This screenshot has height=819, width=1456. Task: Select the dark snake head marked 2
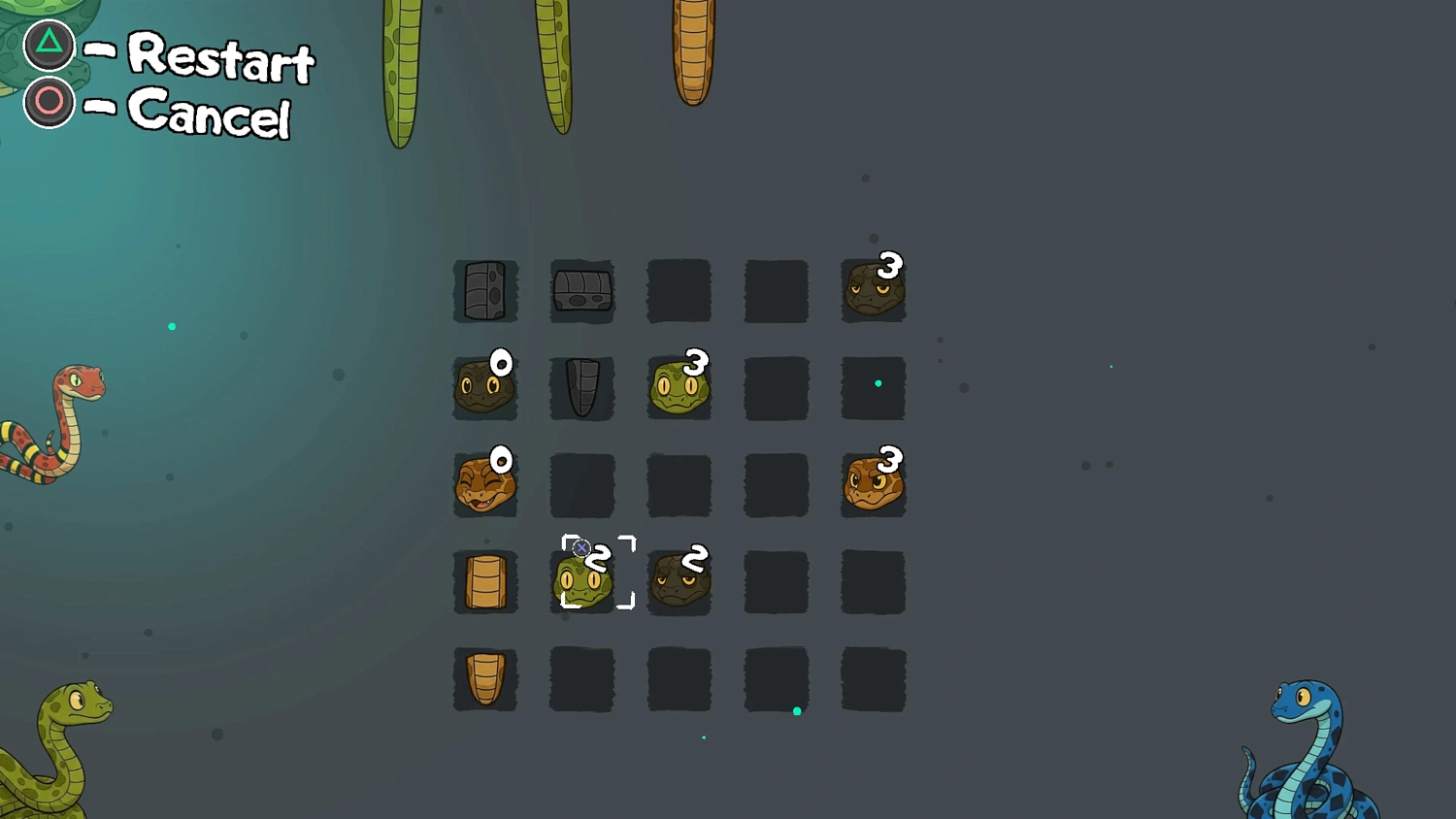(679, 582)
